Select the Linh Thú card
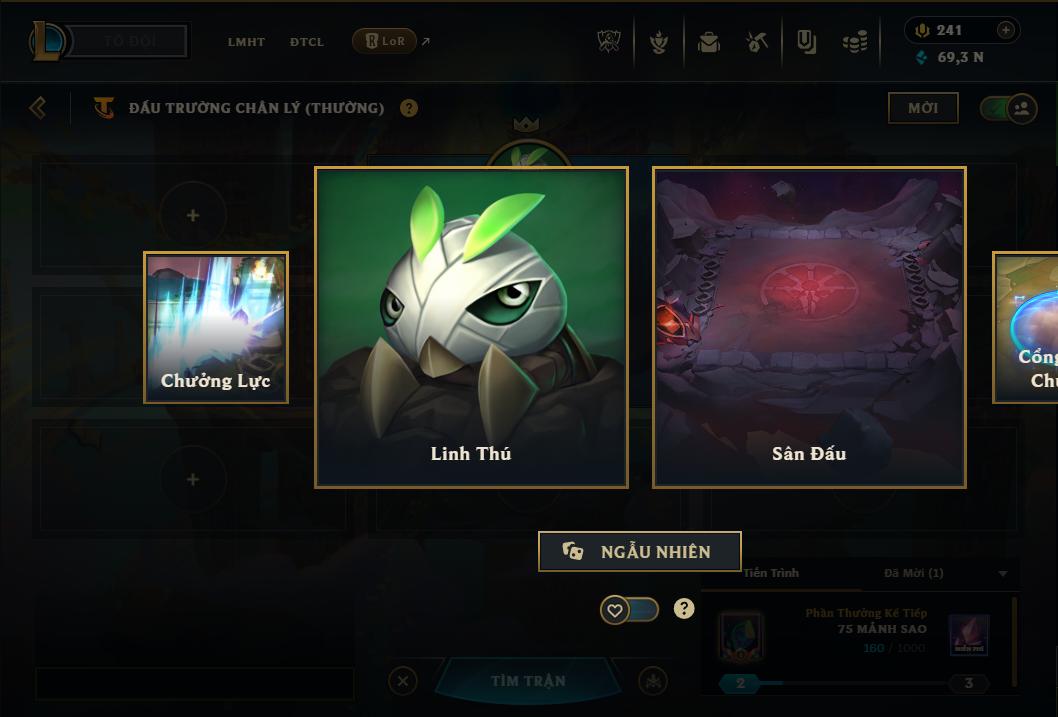This screenshot has width=1058, height=717. click(x=471, y=327)
